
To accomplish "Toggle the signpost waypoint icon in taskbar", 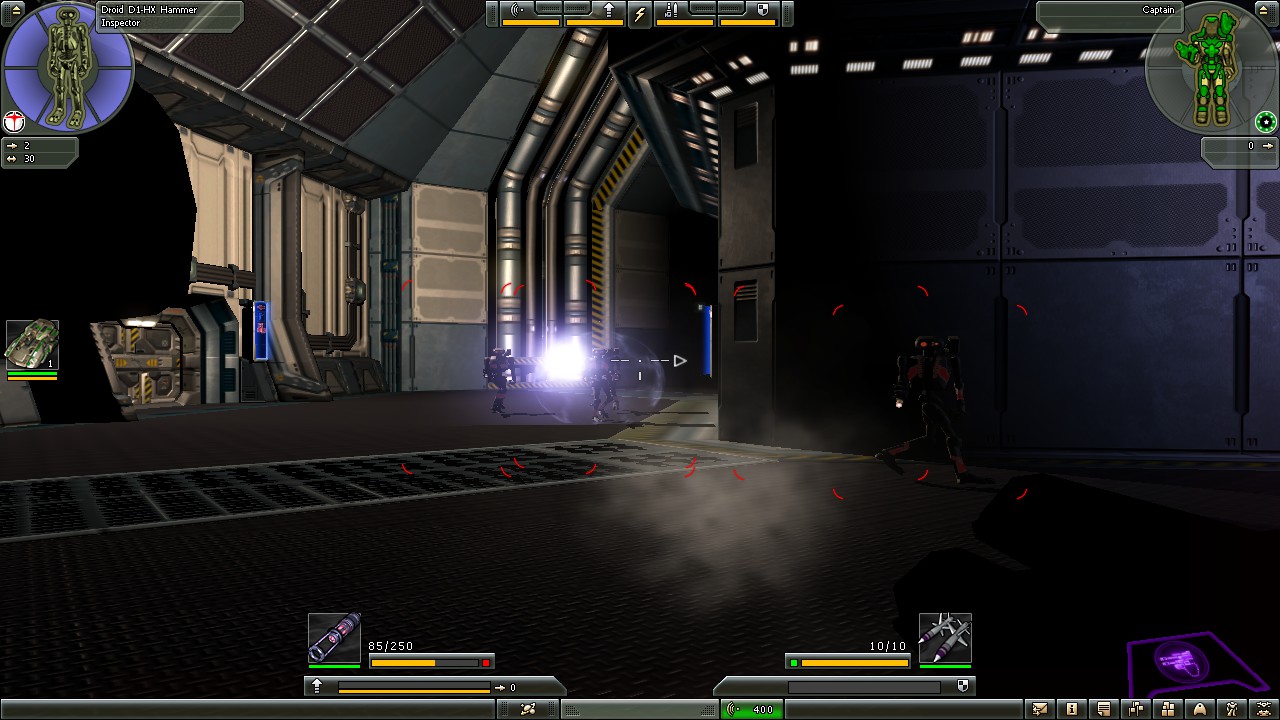I will pyautogui.click(x=1136, y=710).
